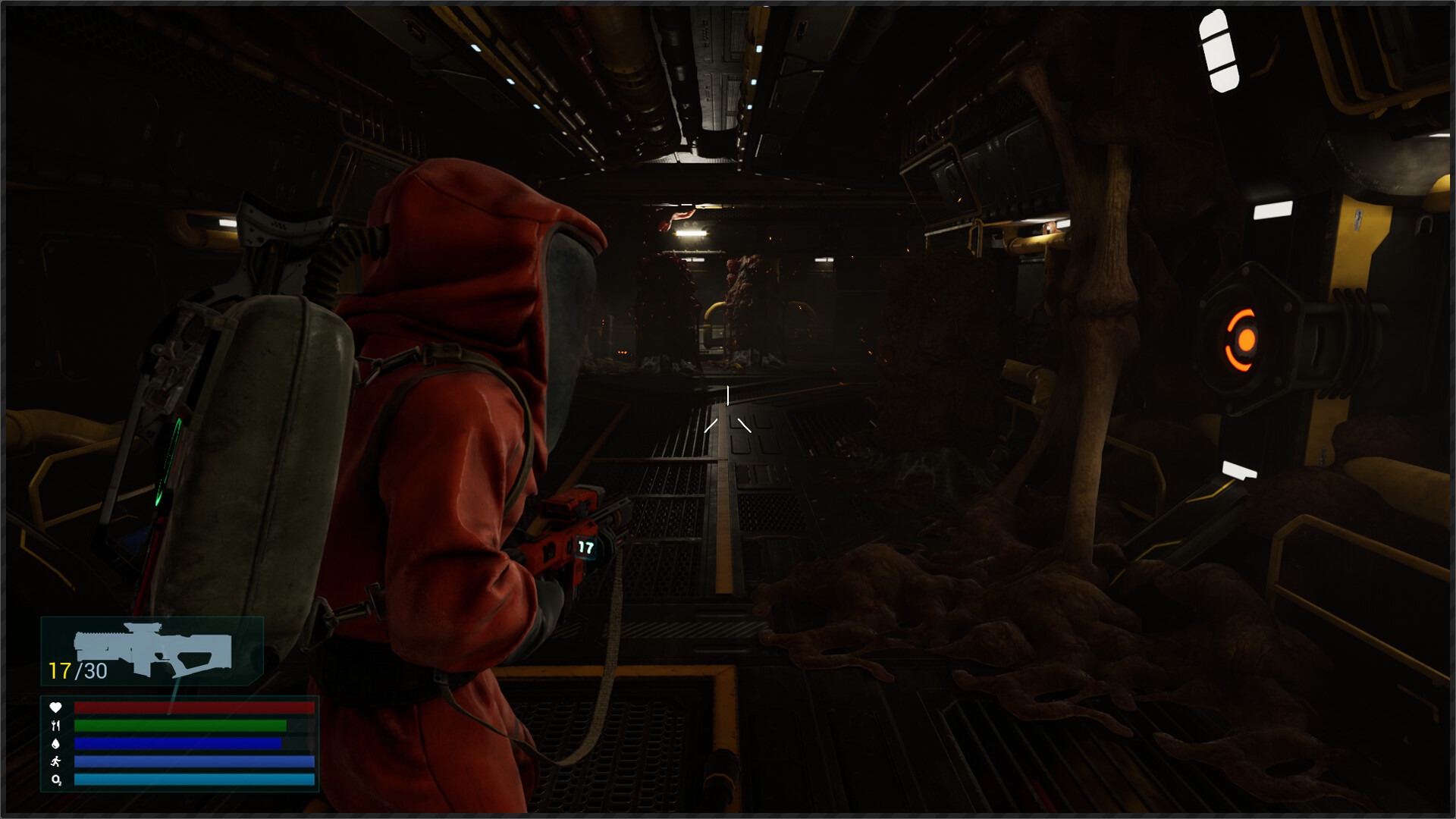Click the O2 oxygen icon

pyautogui.click(x=56, y=780)
